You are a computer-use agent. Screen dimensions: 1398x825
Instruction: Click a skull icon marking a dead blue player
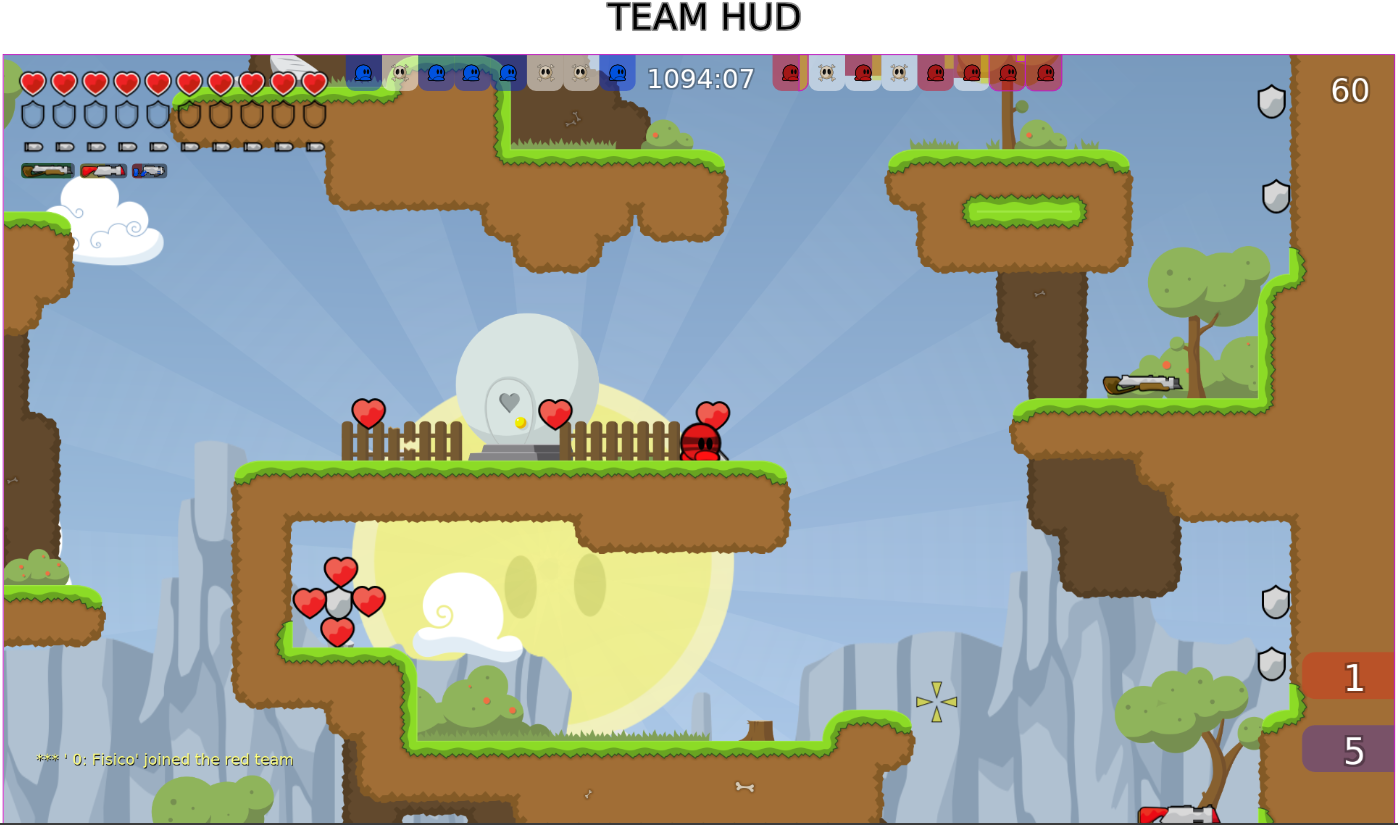(400, 73)
